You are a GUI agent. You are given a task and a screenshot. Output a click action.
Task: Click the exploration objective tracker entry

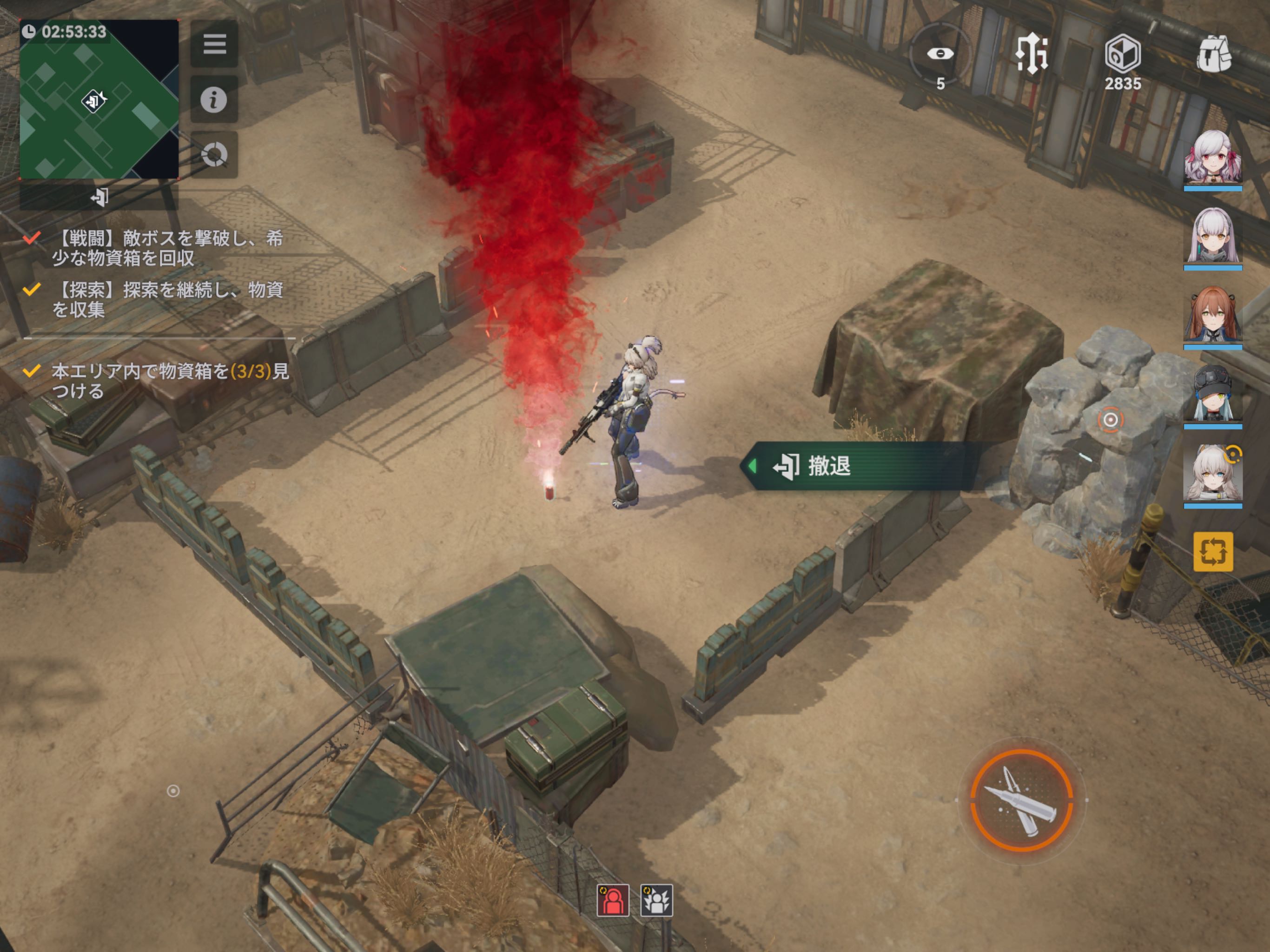(x=155, y=299)
